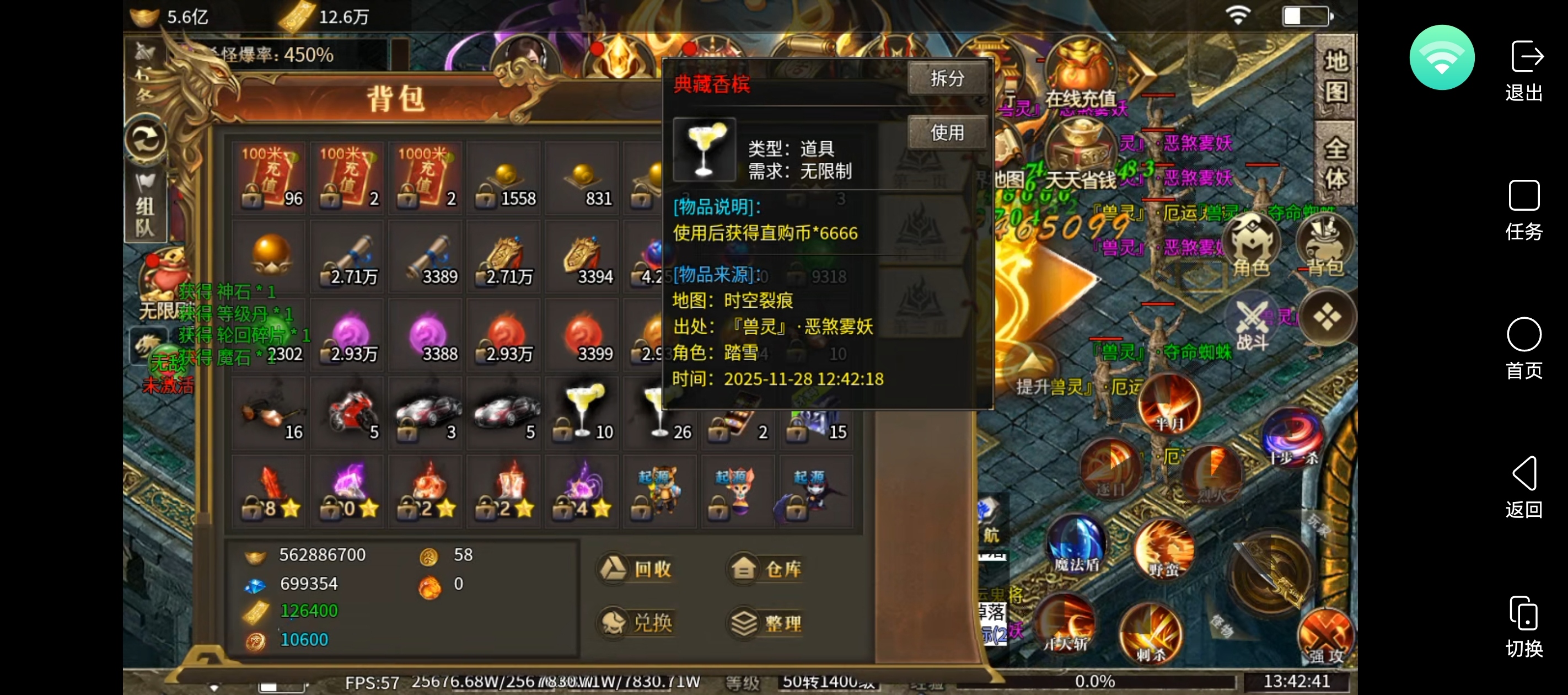This screenshot has height=695, width=1568.
Task: Click the brightness slider at top right
Action: tap(1307, 16)
